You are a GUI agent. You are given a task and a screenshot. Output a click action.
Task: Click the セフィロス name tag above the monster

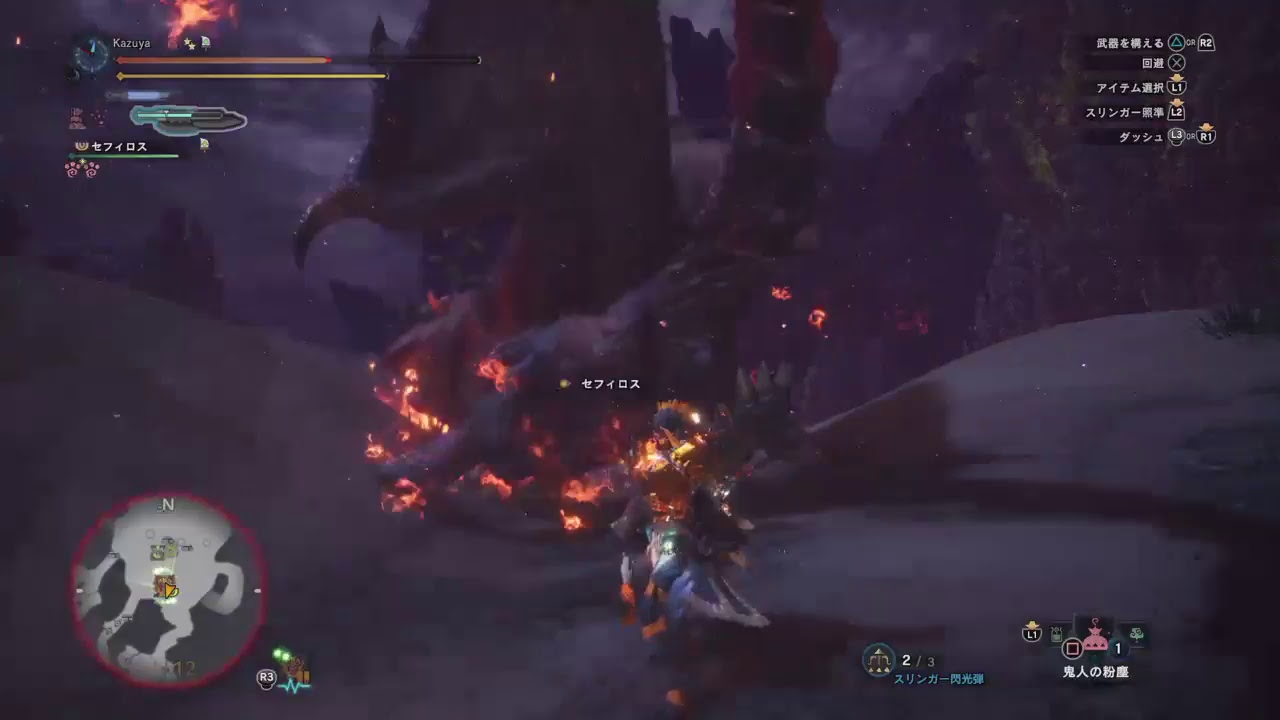608,383
